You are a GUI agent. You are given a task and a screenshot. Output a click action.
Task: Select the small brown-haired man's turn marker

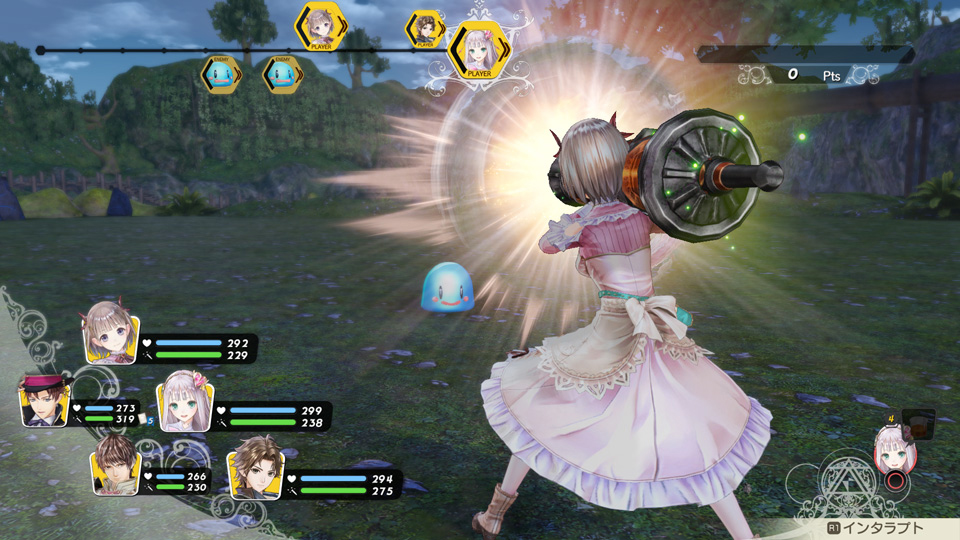426,30
